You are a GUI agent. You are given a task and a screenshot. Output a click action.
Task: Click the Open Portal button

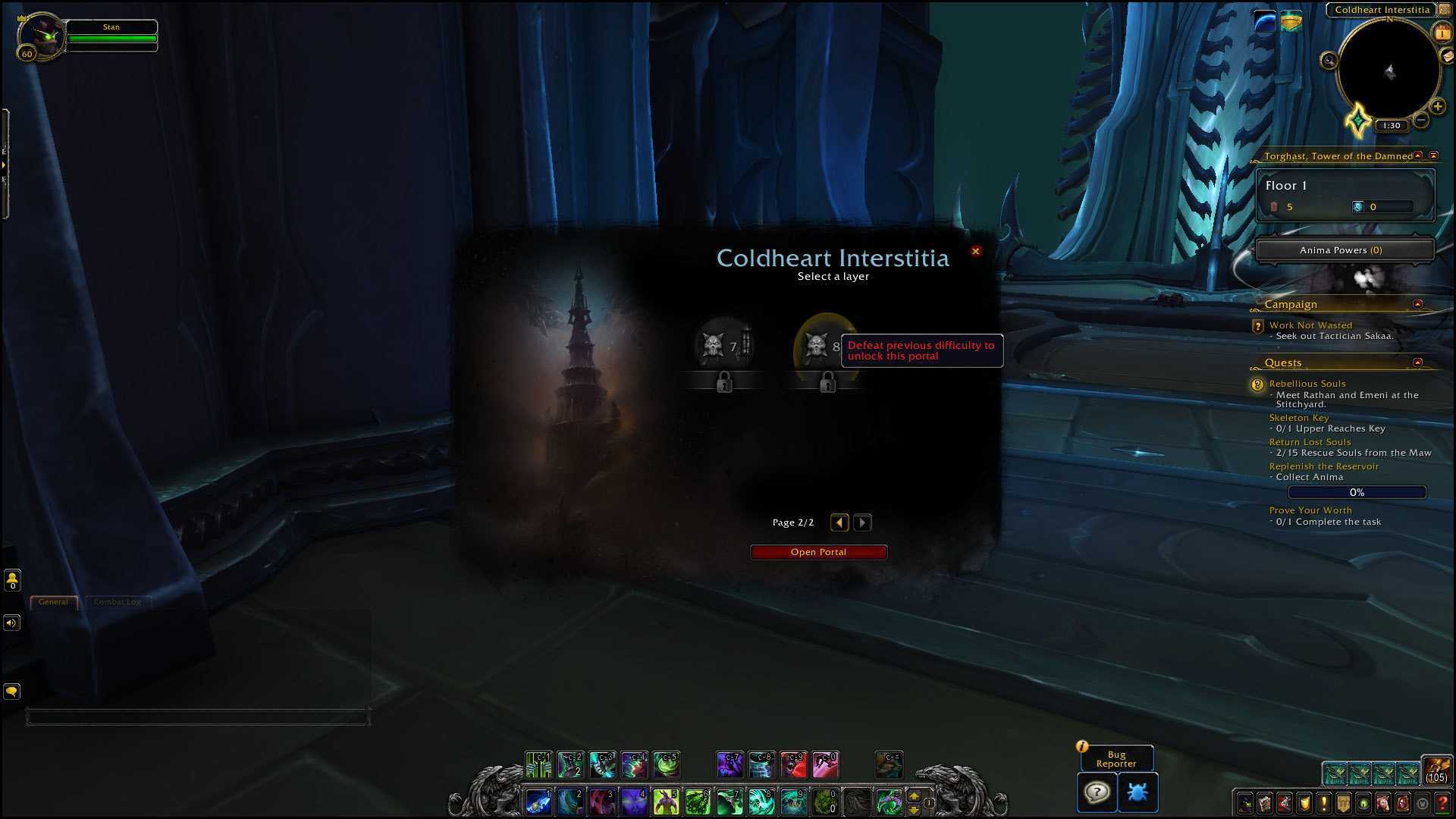coord(818,552)
